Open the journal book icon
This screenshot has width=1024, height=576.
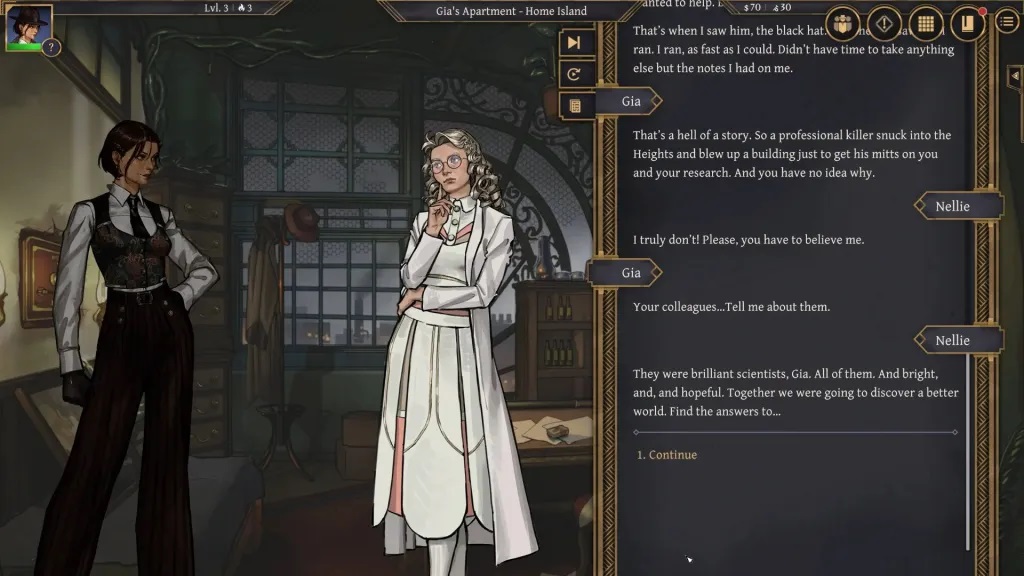click(967, 23)
